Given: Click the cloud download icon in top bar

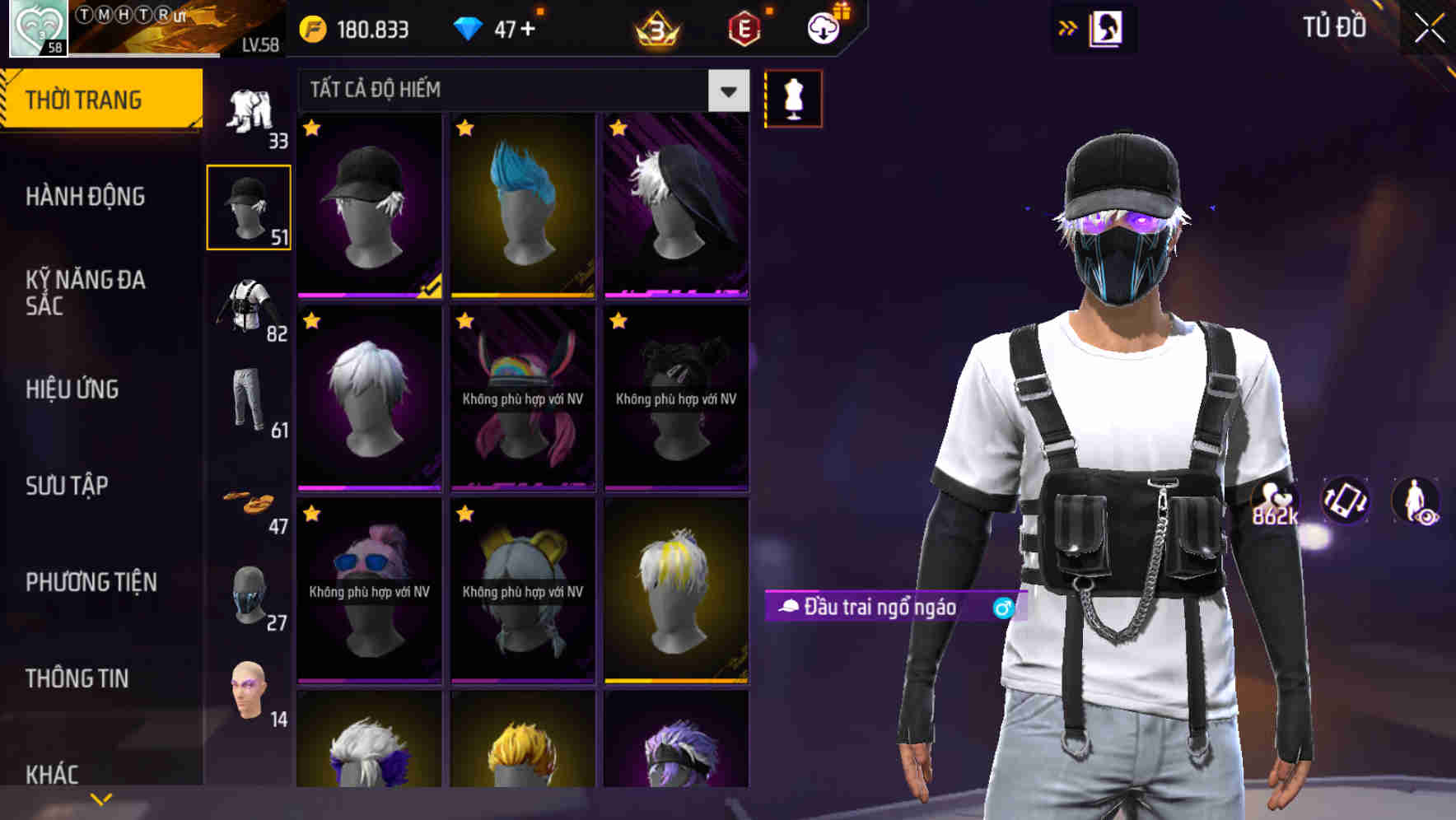Looking at the screenshot, I should [x=821, y=27].
